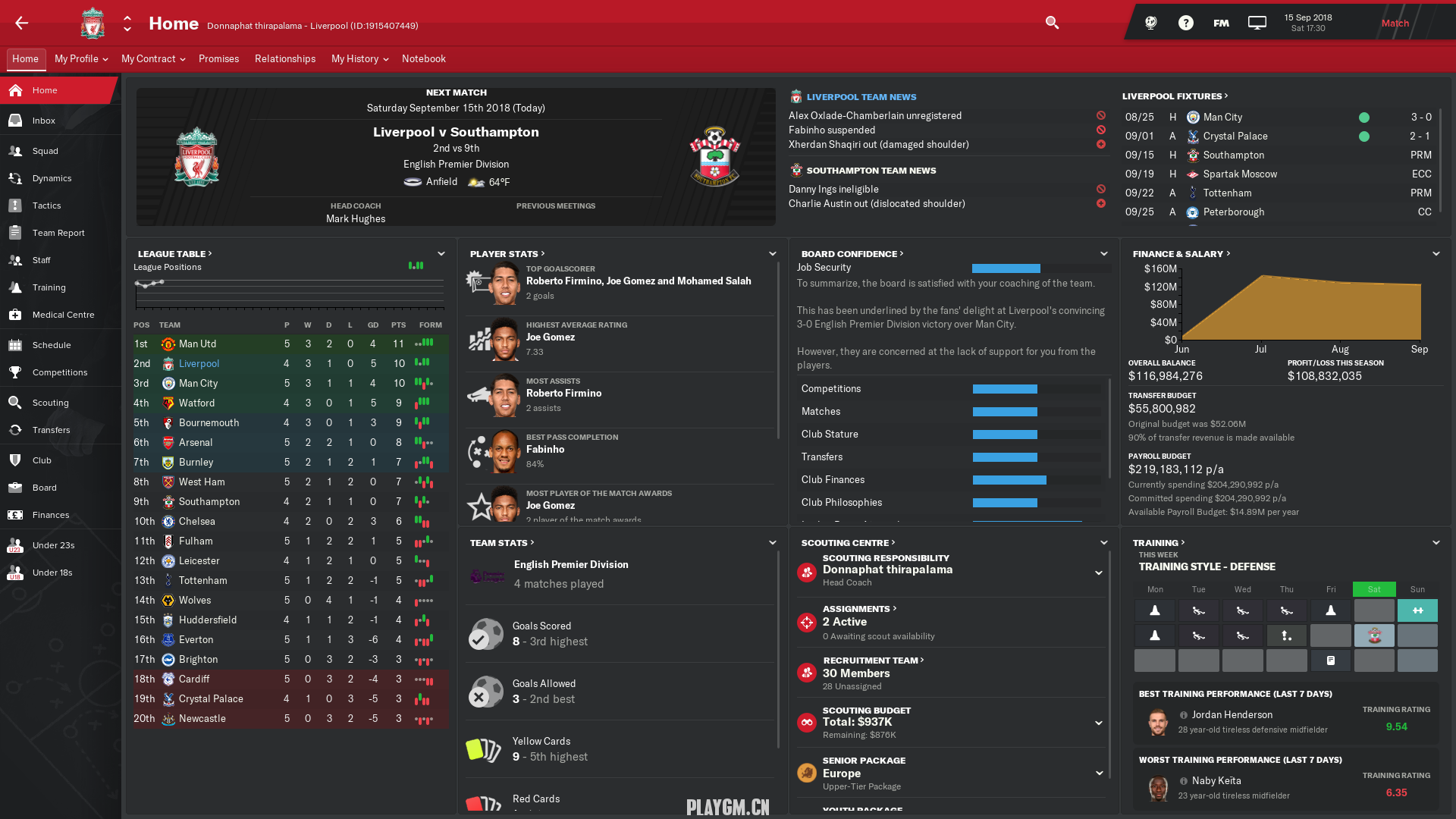Open the League Table panel header
The height and width of the screenshot is (819, 1456).
(174, 254)
